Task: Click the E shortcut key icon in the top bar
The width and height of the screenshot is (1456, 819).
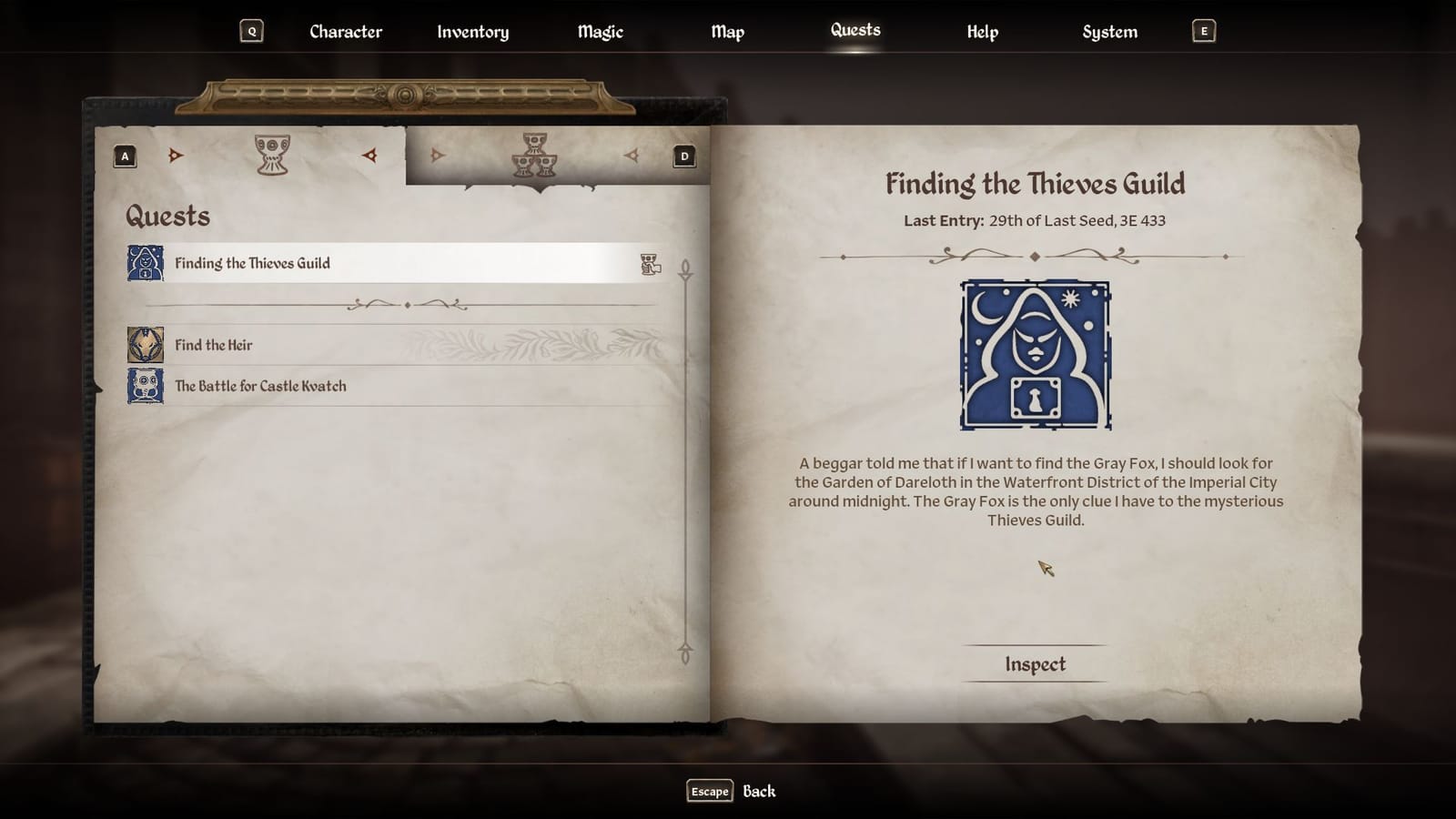Action: click(x=1204, y=30)
